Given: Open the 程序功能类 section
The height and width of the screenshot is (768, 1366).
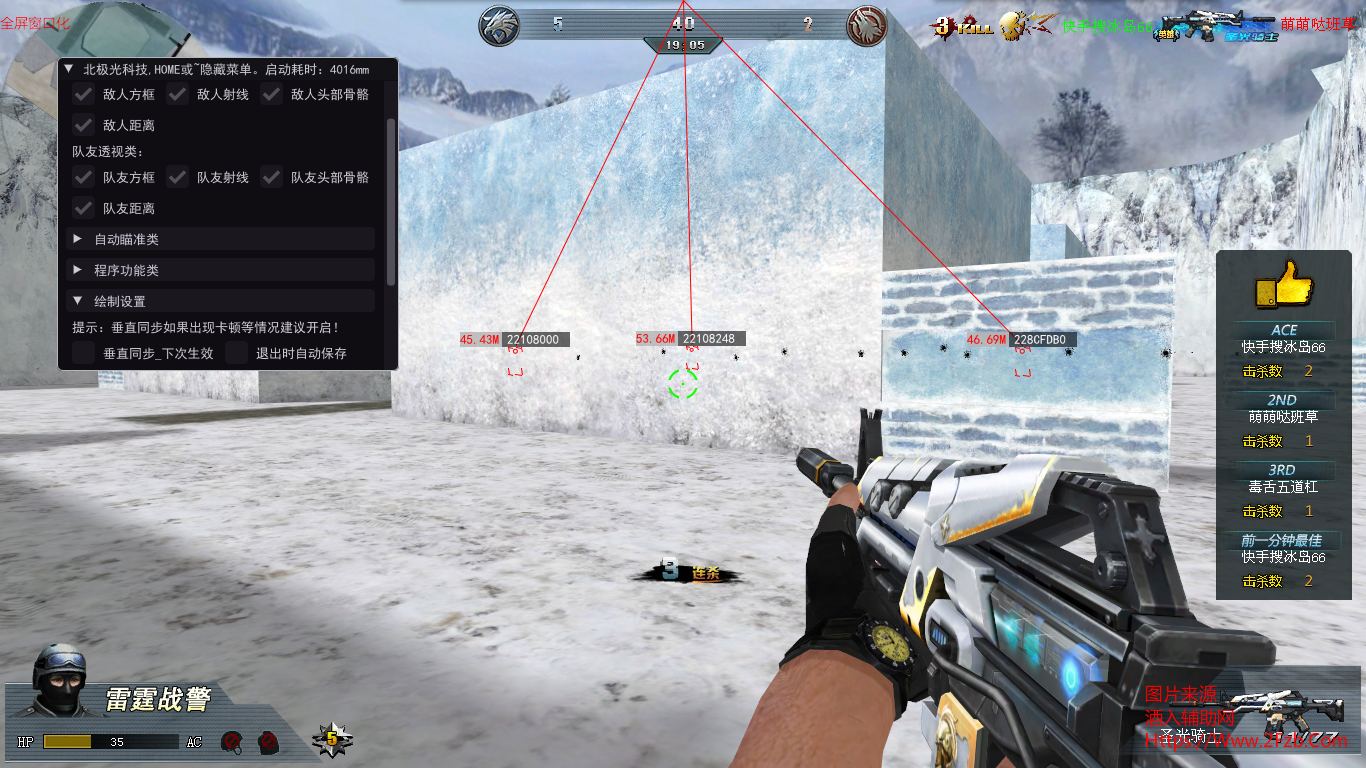Looking at the screenshot, I should tap(78, 270).
